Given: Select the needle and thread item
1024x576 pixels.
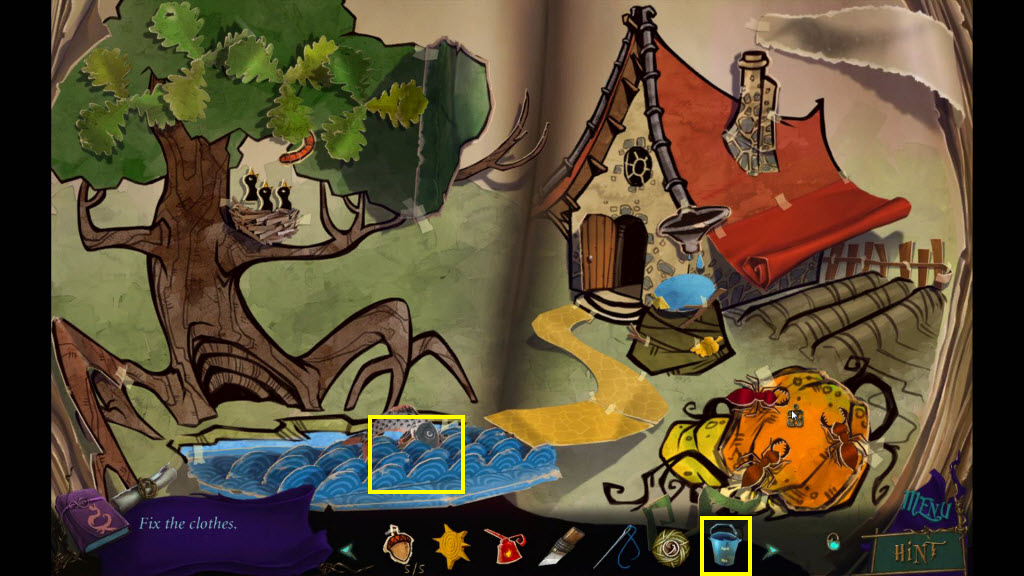Looking at the screenshot, I should coord(617,546).
